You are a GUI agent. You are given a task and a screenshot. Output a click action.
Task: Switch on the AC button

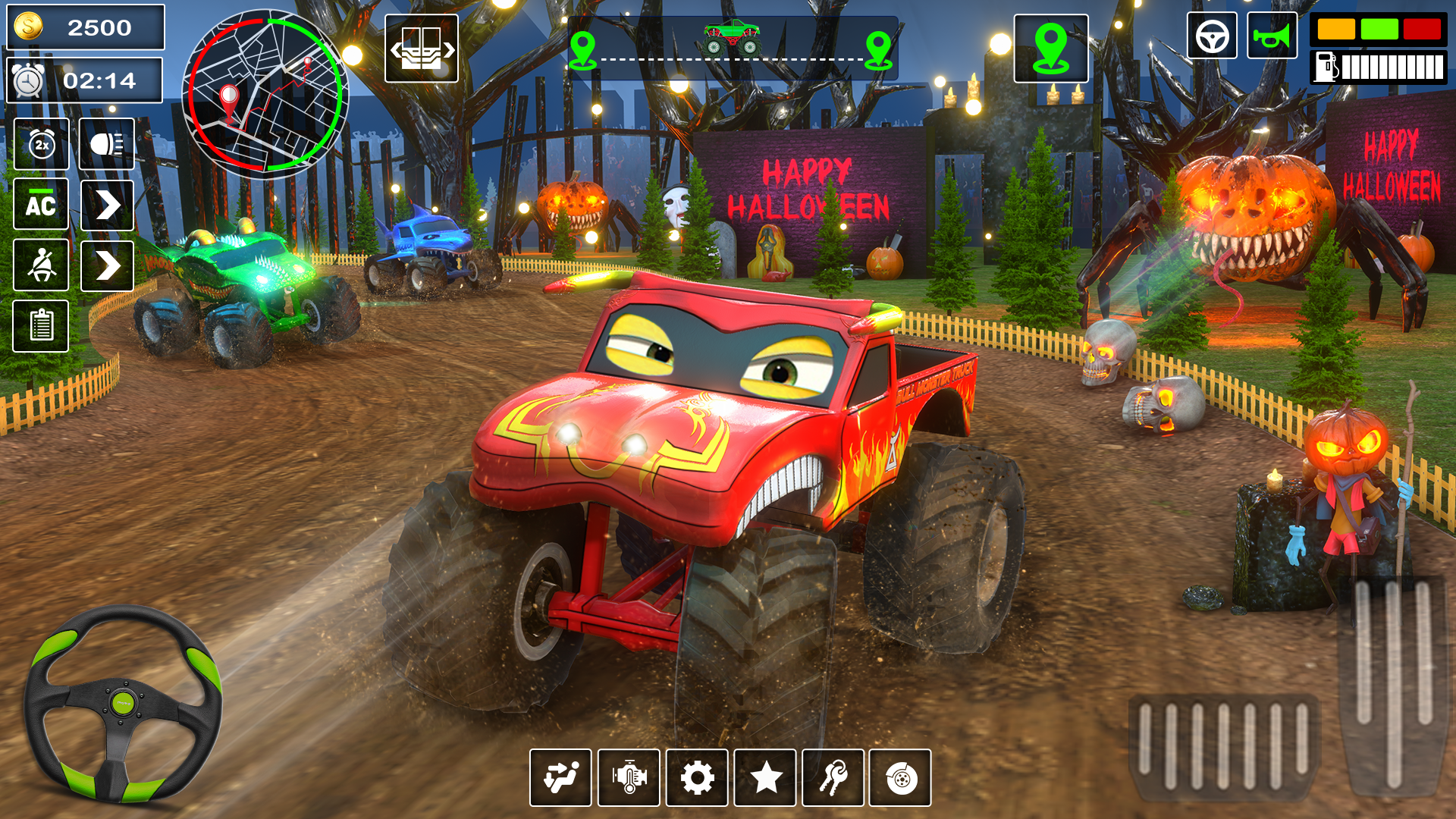pyautogui.click(x=41, y=205)
